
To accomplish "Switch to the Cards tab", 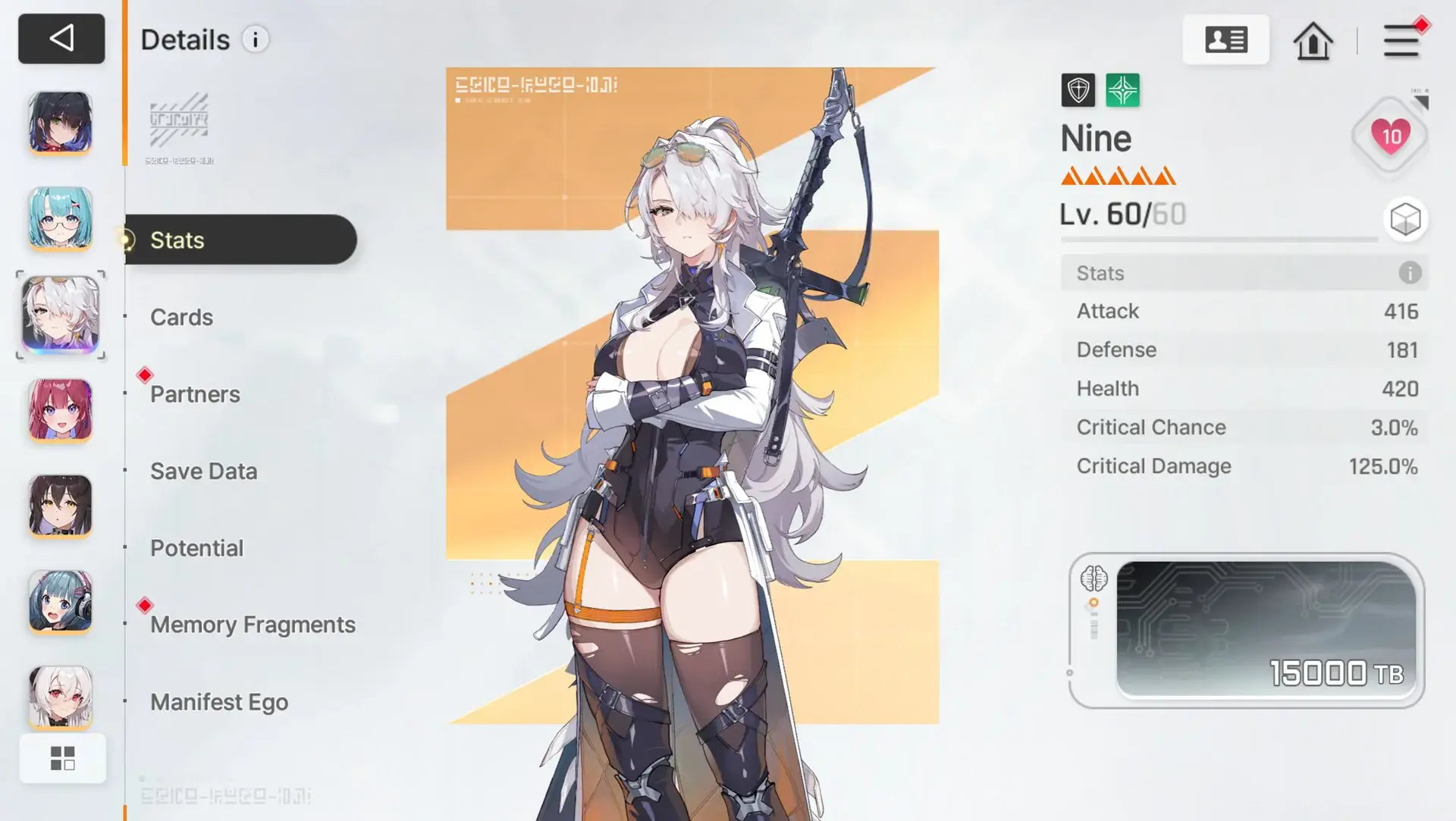I will (x=181, y=317).
